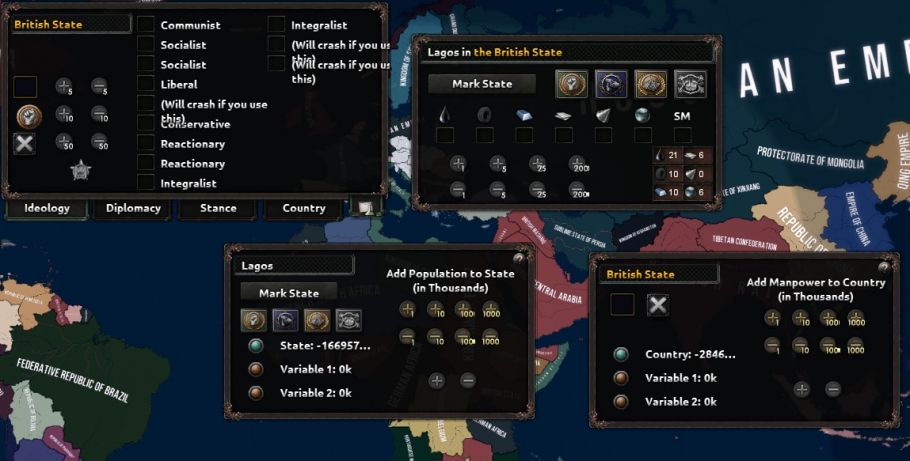Add 1000 thousand manpower to the country
Image resolution: width=910 pixels, height=461 pixels.
pos(856,319)
